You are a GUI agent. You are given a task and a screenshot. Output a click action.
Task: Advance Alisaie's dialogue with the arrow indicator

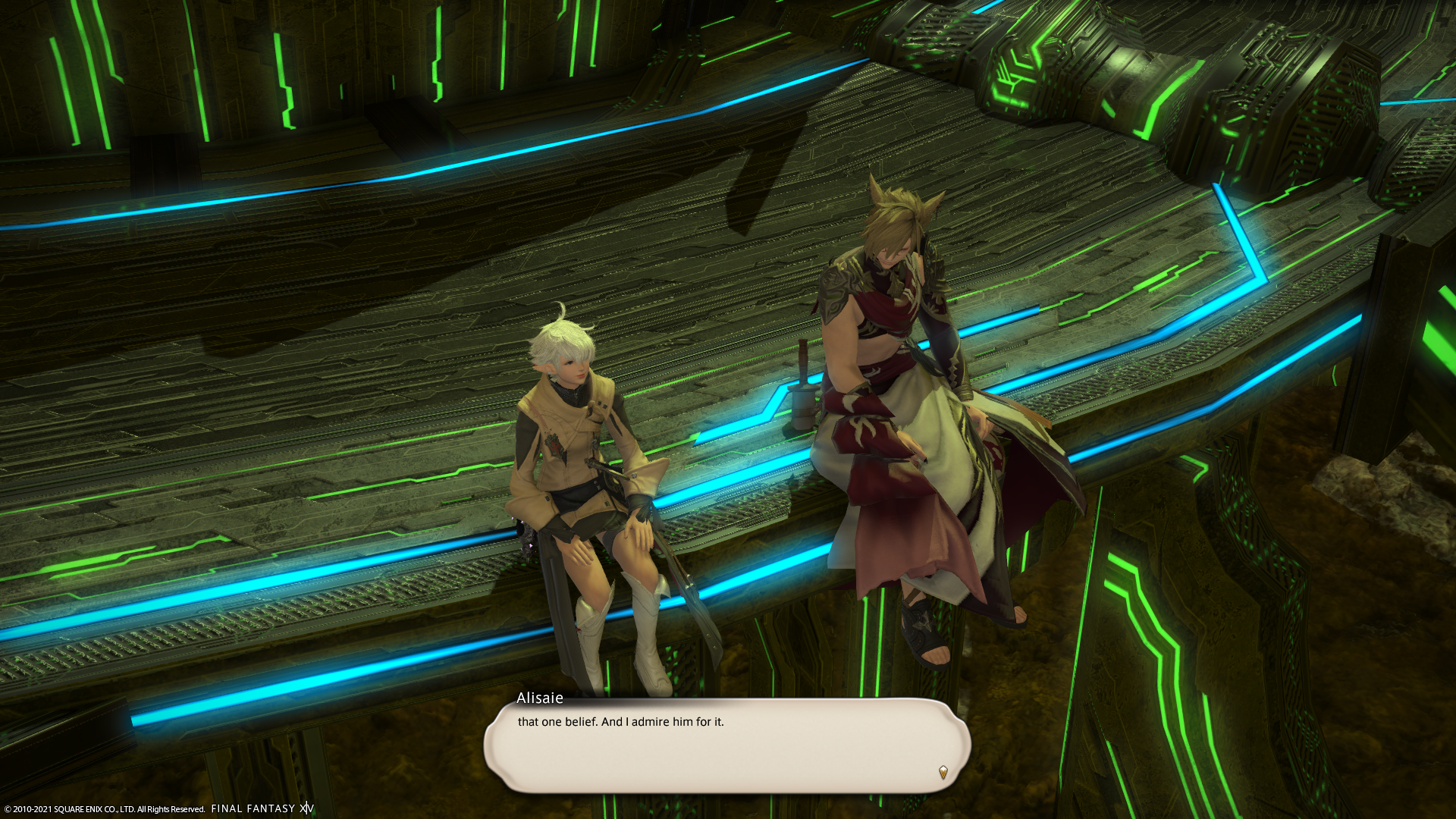[943, 772]
